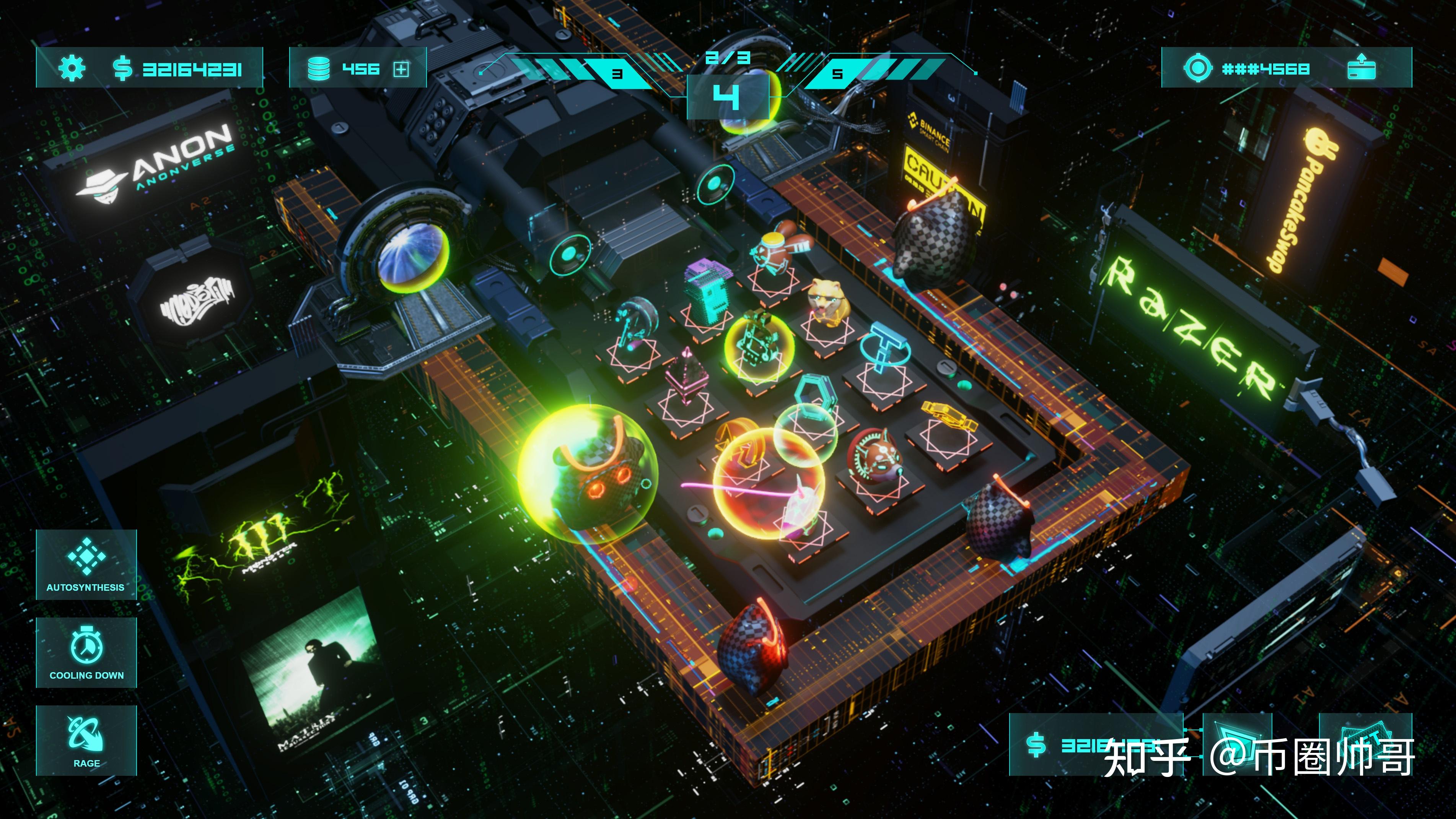Viewport: 1456px width, 819px height.
Task: Activate the Autosynthesis button
Action: coord(86,564)
